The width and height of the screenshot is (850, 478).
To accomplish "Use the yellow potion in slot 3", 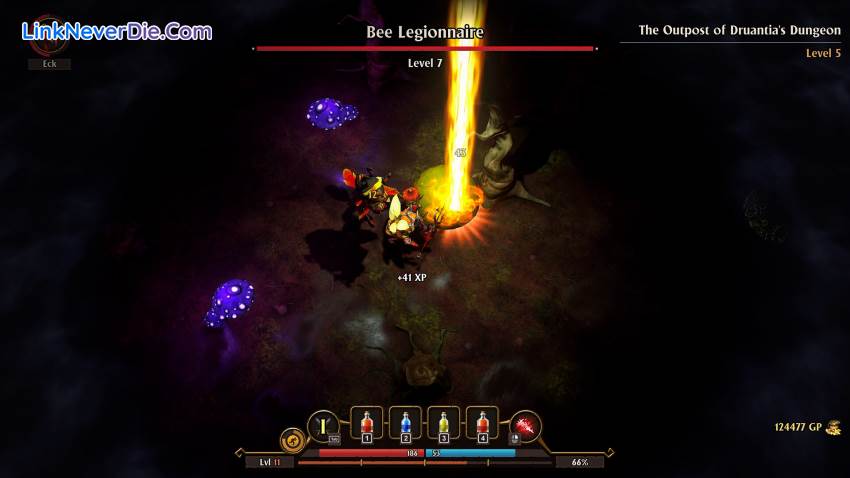I will point(444,425).
